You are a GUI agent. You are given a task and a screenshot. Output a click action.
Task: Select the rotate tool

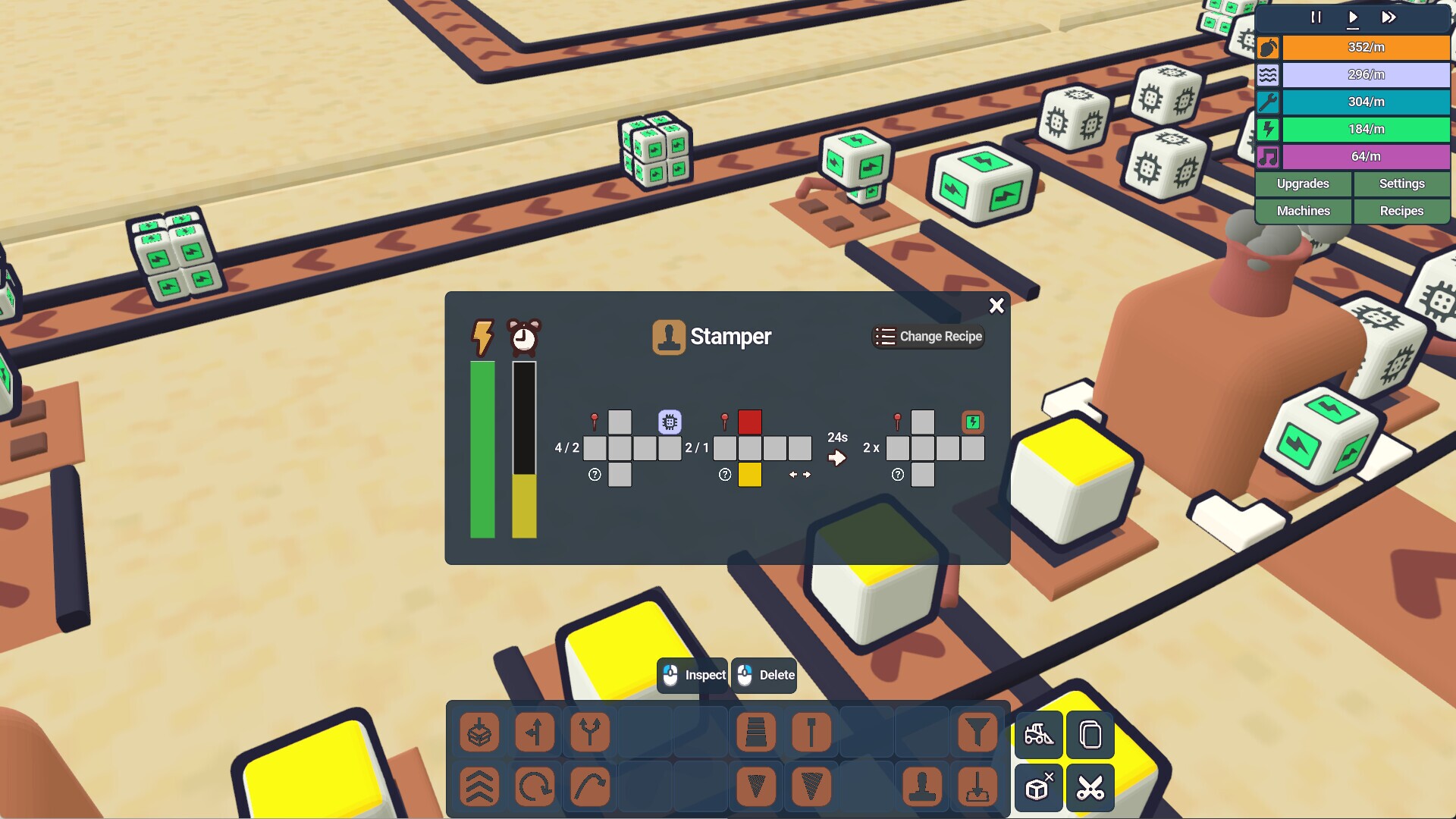coord(535,787)
